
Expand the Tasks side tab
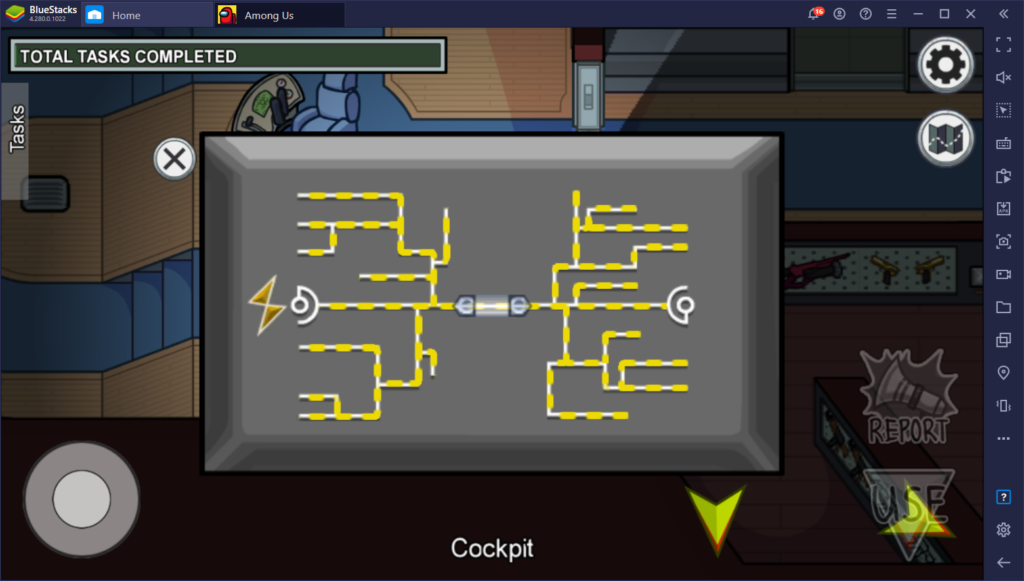pos(16,129)
